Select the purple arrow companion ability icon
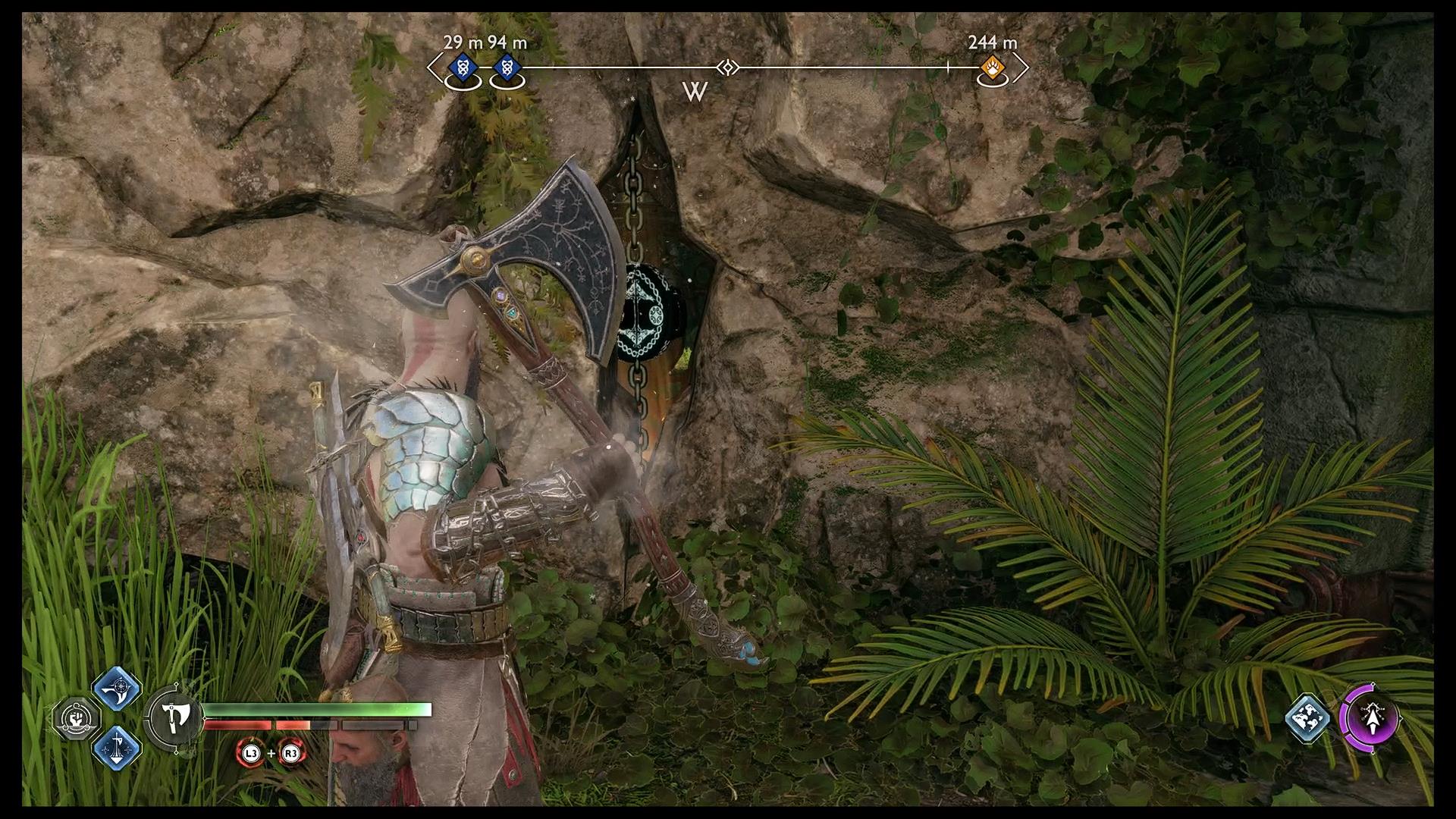The width and height of the screenshot is (1456, 819). click(x=1370, y=718)
